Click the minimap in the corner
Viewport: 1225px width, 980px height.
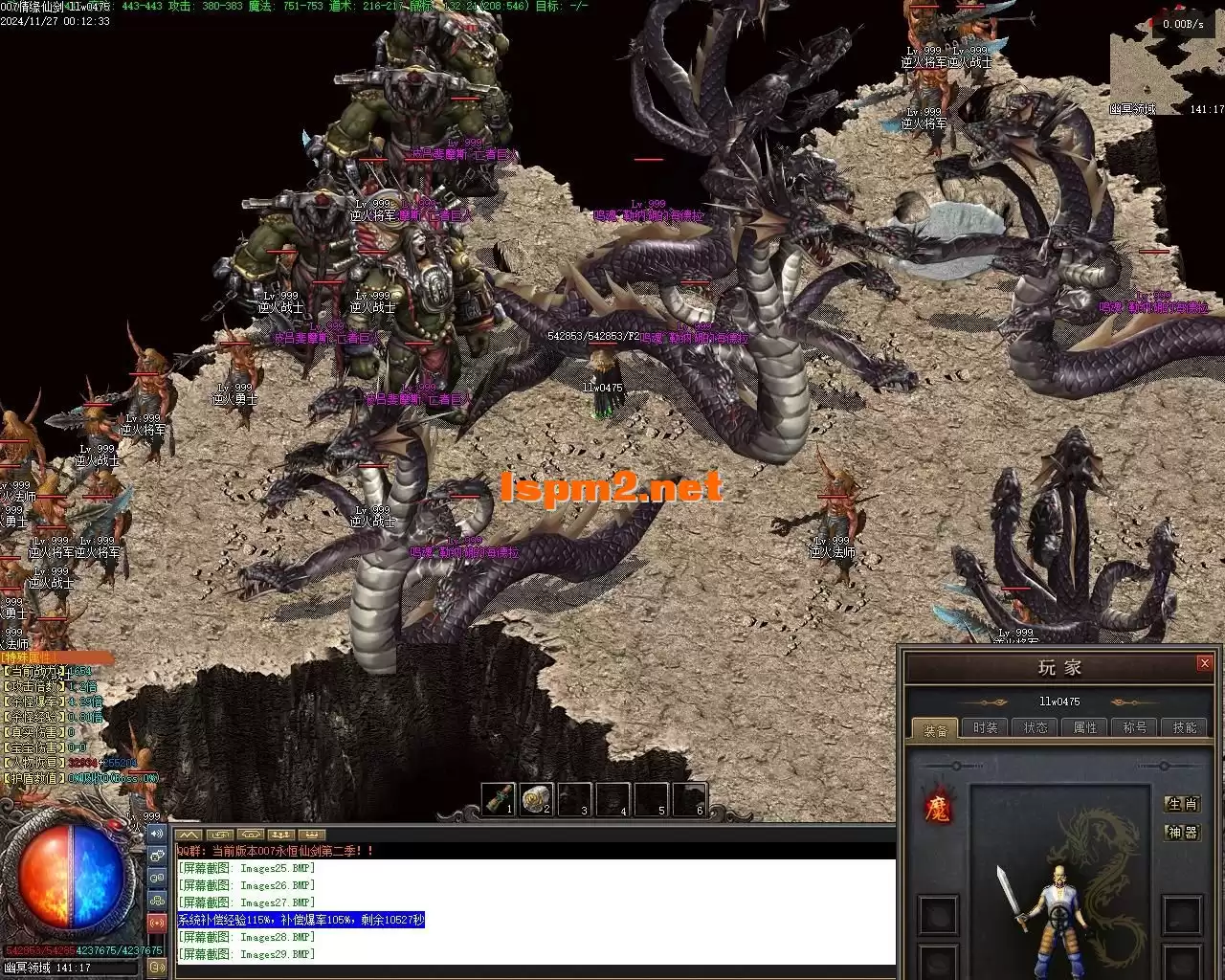point(1166,61)
